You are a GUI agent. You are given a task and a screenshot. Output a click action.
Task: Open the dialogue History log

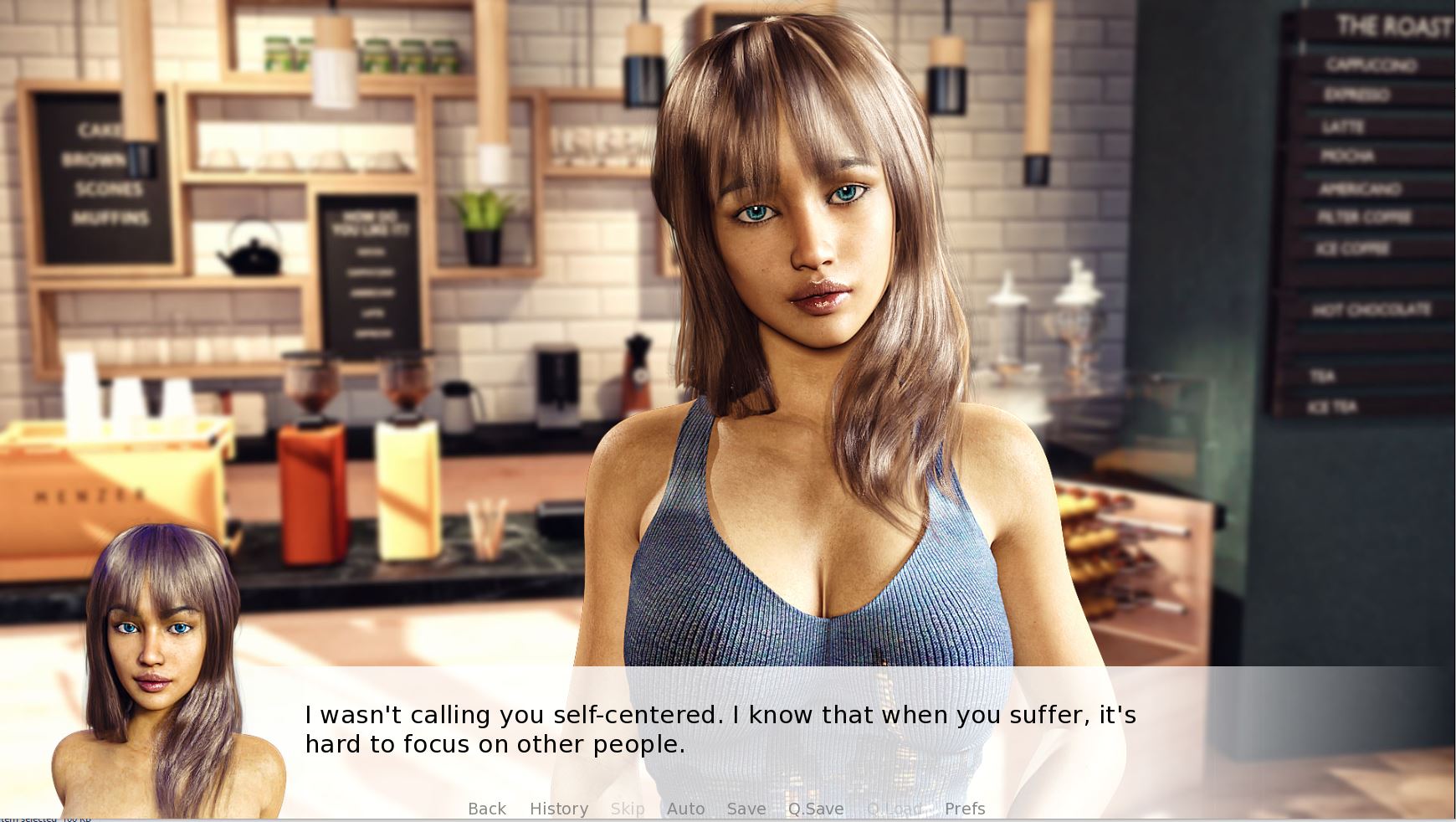[x=558, y=809]
